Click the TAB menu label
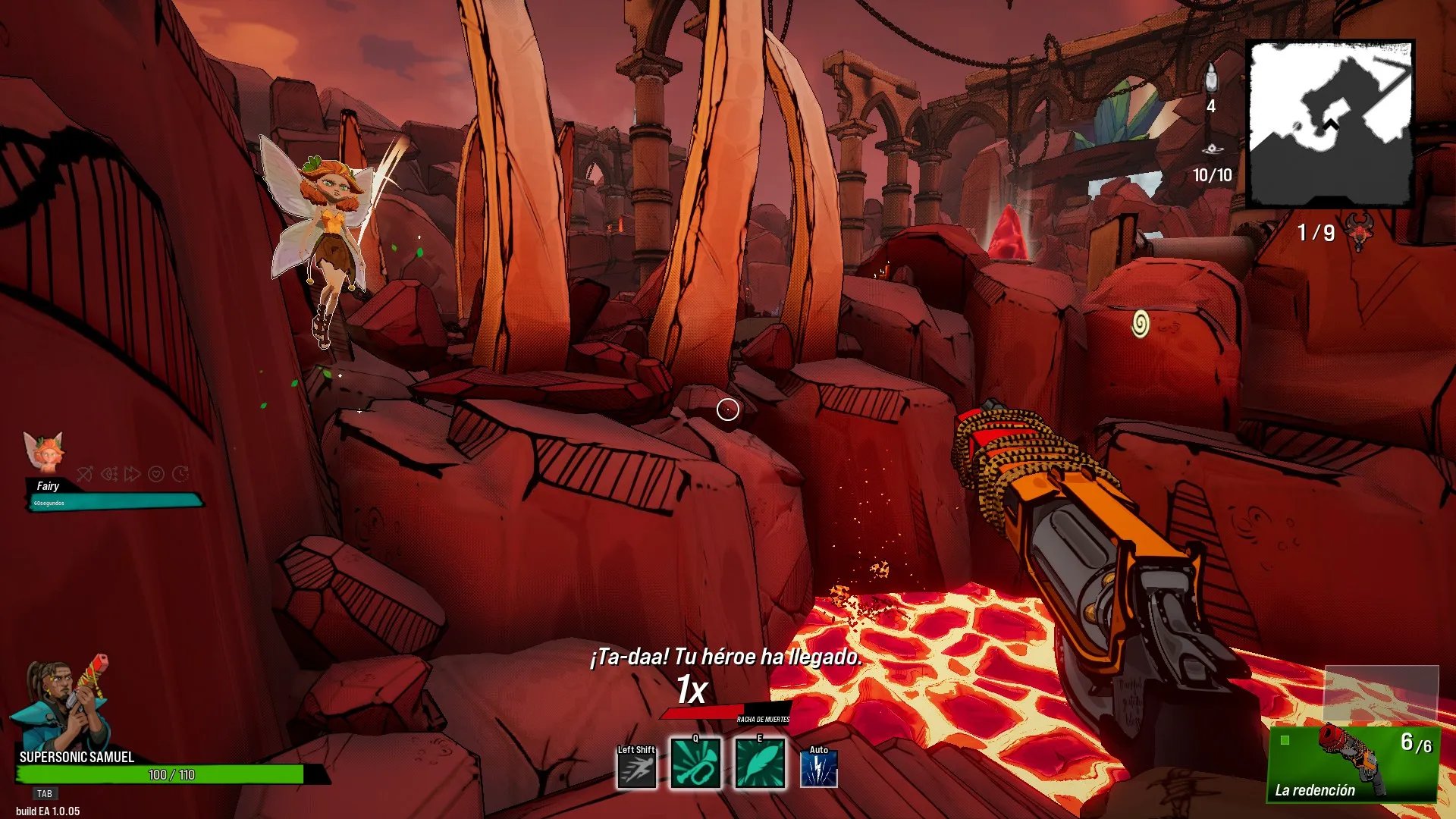Image resolution: width=1456 pixels, height=819 pixels. click(x=45, y=793)
